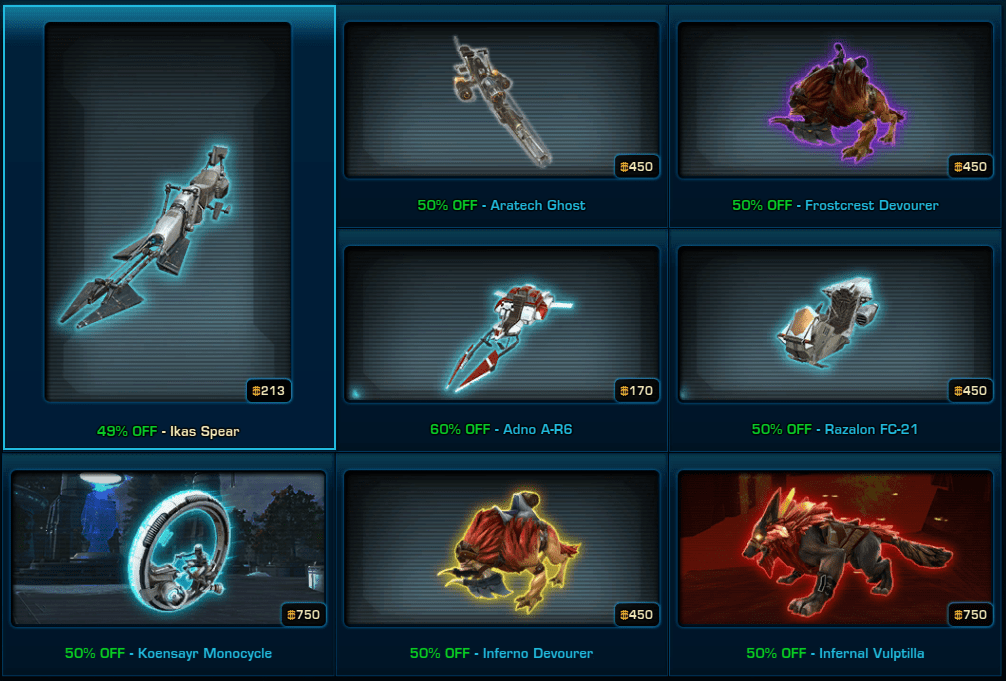Click the Infernal Vulptilla name link
Viewport: 1006px width, 681px height.
click(x=871, y=653)
